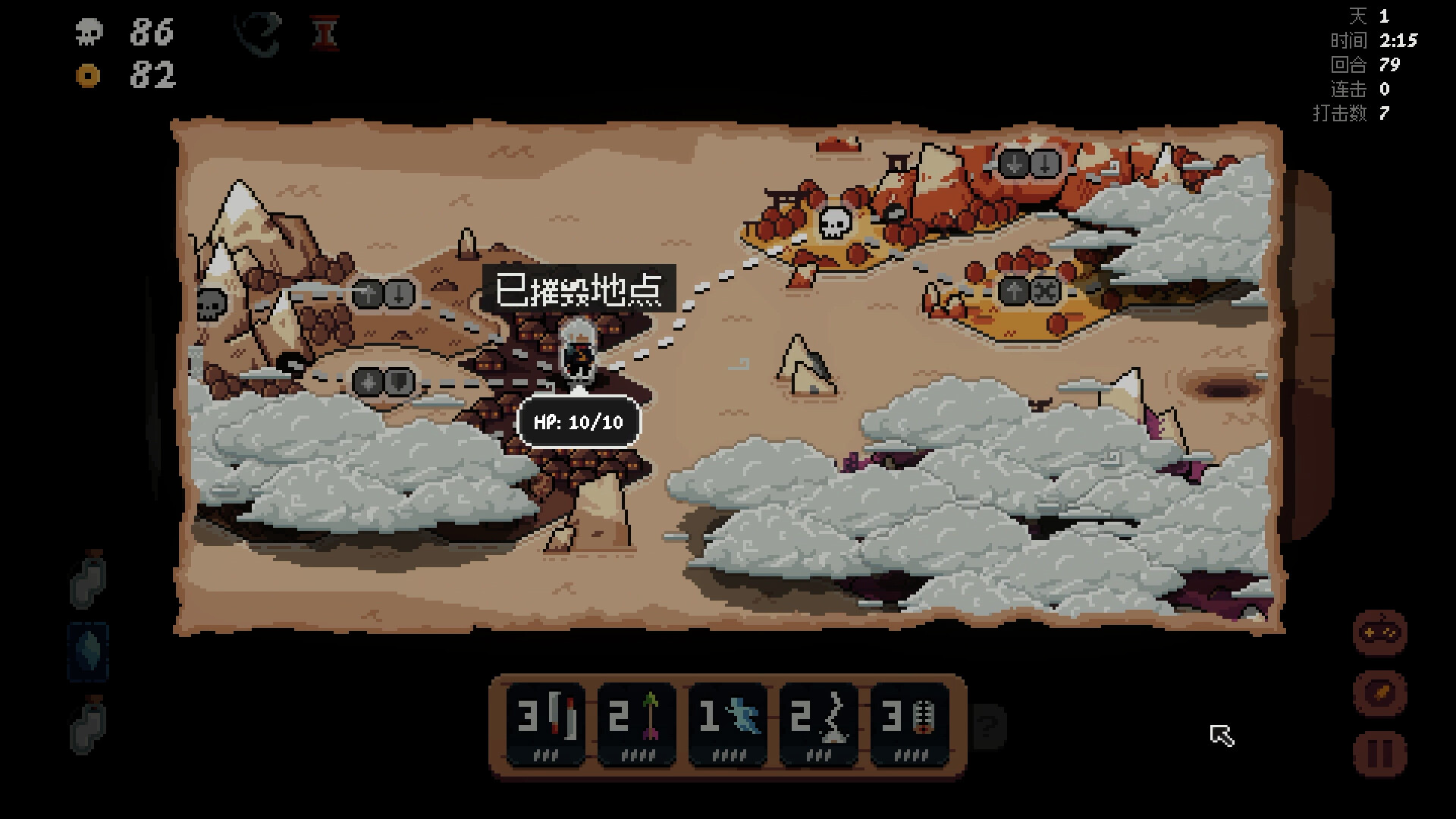
Task: Select the top potion bottle in the sidebar
Action: (x=87, y=584)
